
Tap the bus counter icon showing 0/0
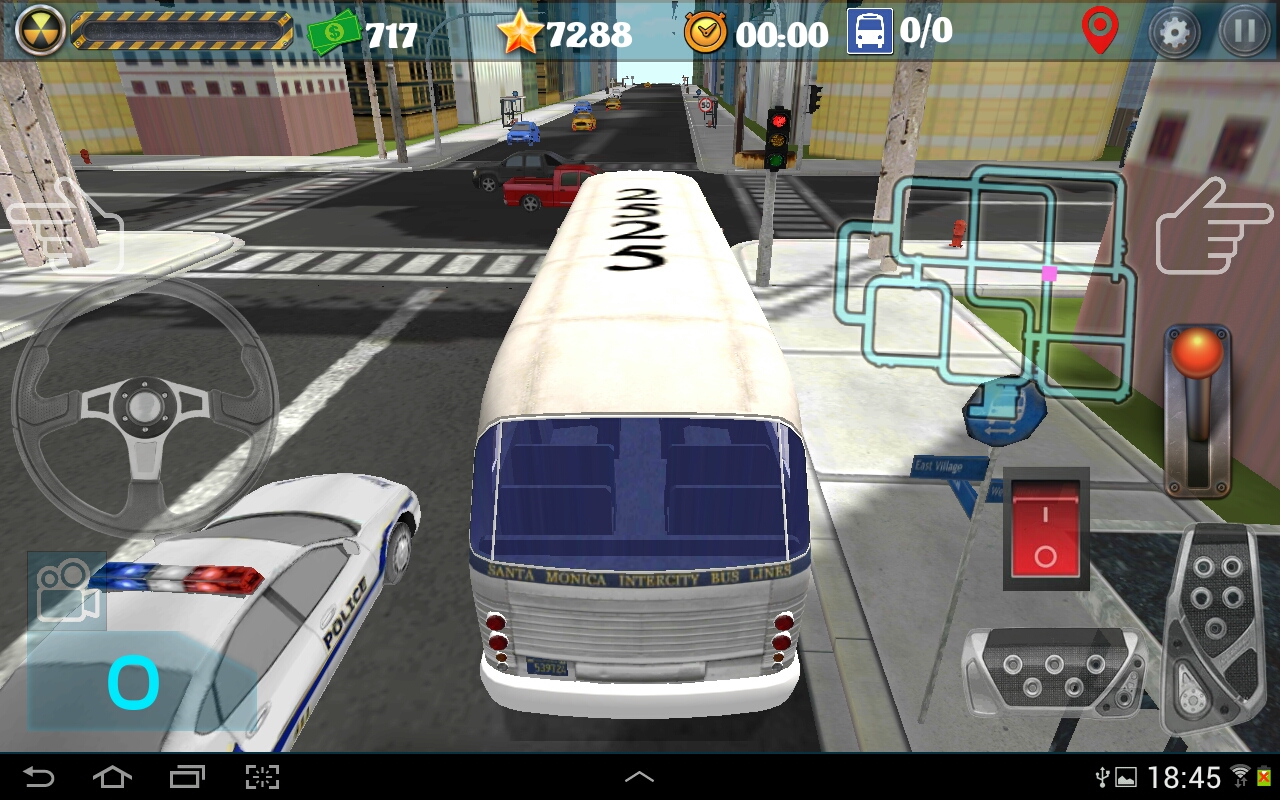(868, 33)
